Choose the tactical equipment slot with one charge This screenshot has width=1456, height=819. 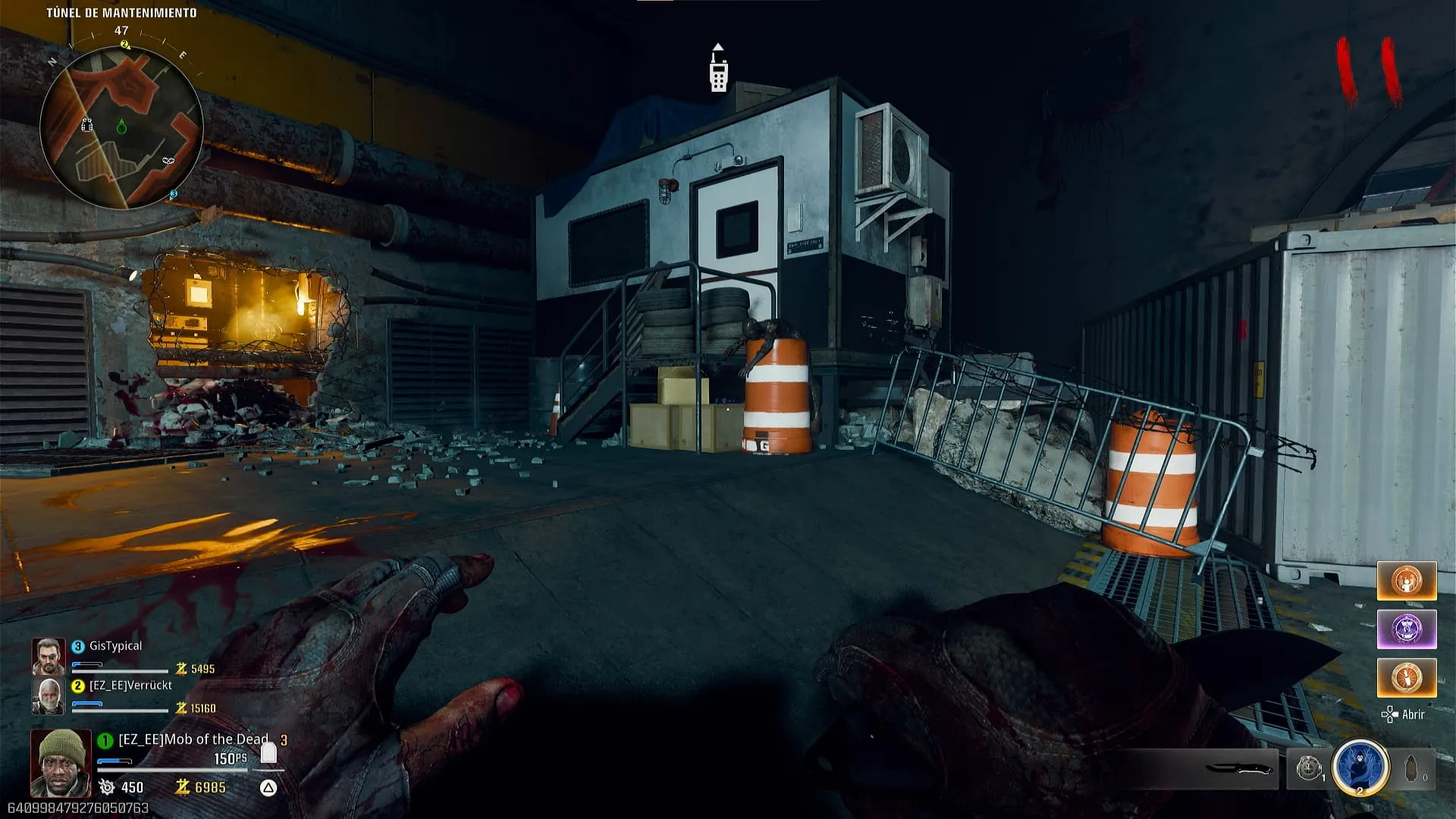[x=1309, y=769]
